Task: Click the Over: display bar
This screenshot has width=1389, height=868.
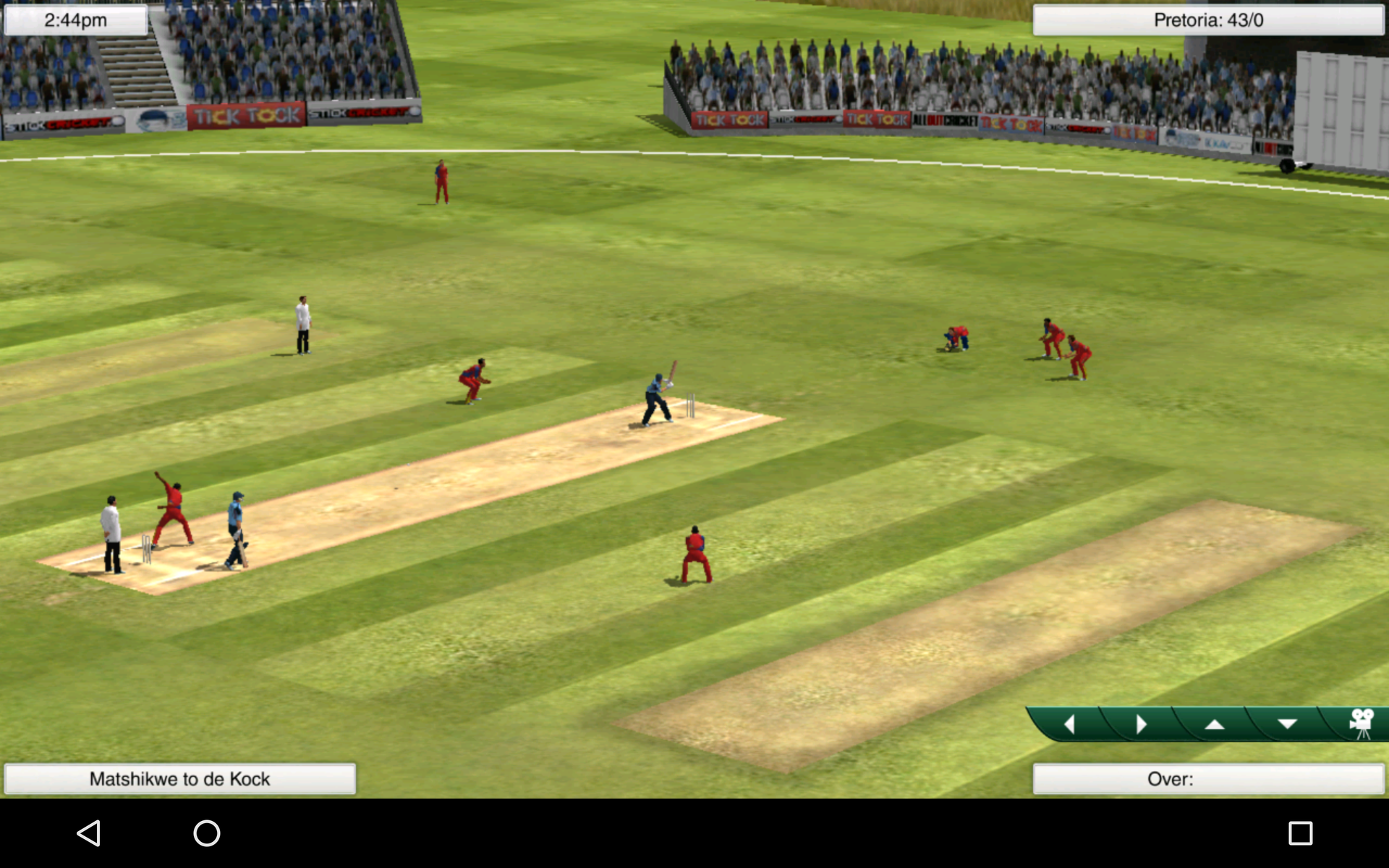Action: (1208, 779)
